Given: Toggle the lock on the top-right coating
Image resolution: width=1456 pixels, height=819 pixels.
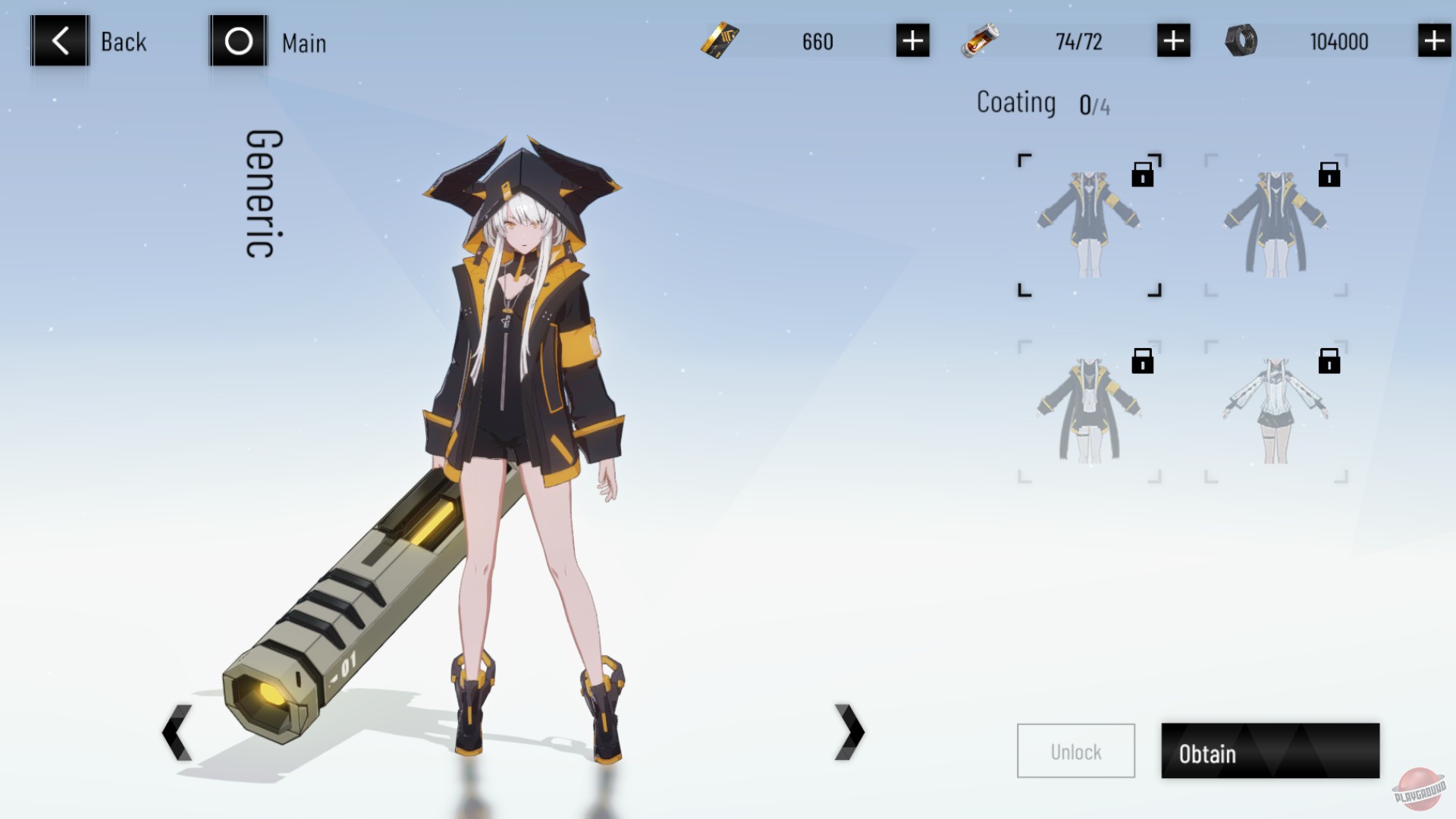Looking at the screenshot, I should [x=1329, y=174].
